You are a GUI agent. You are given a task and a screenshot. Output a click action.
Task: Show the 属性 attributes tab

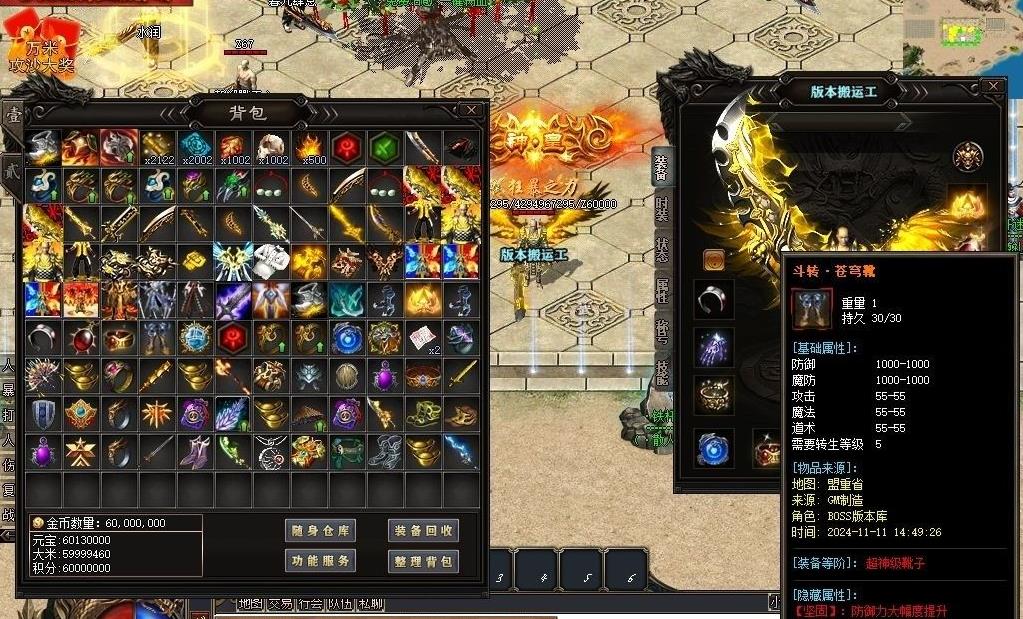coord(662,291)
